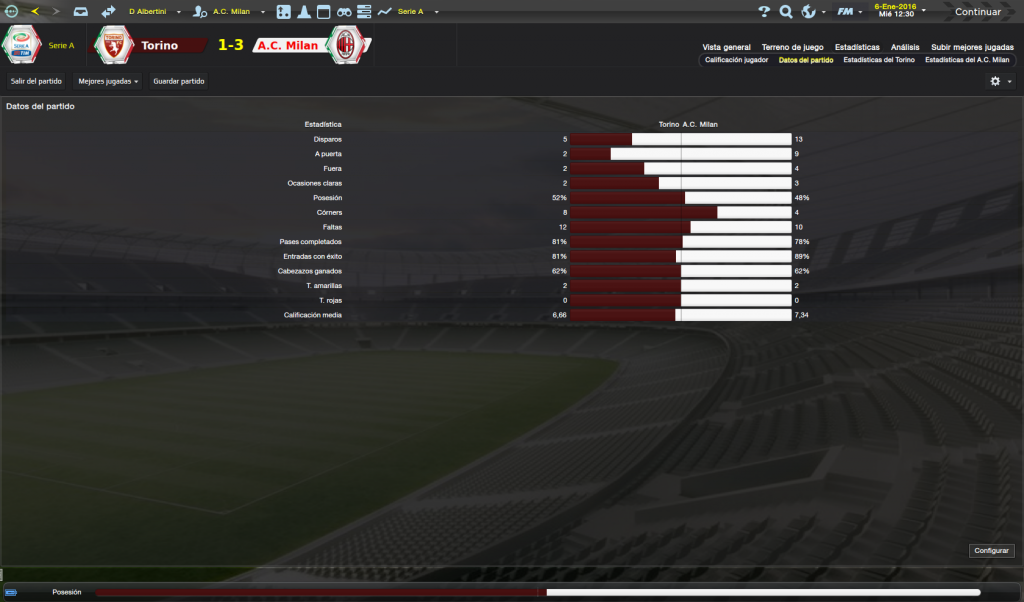Click the Continuar button

tap(977, 12)
